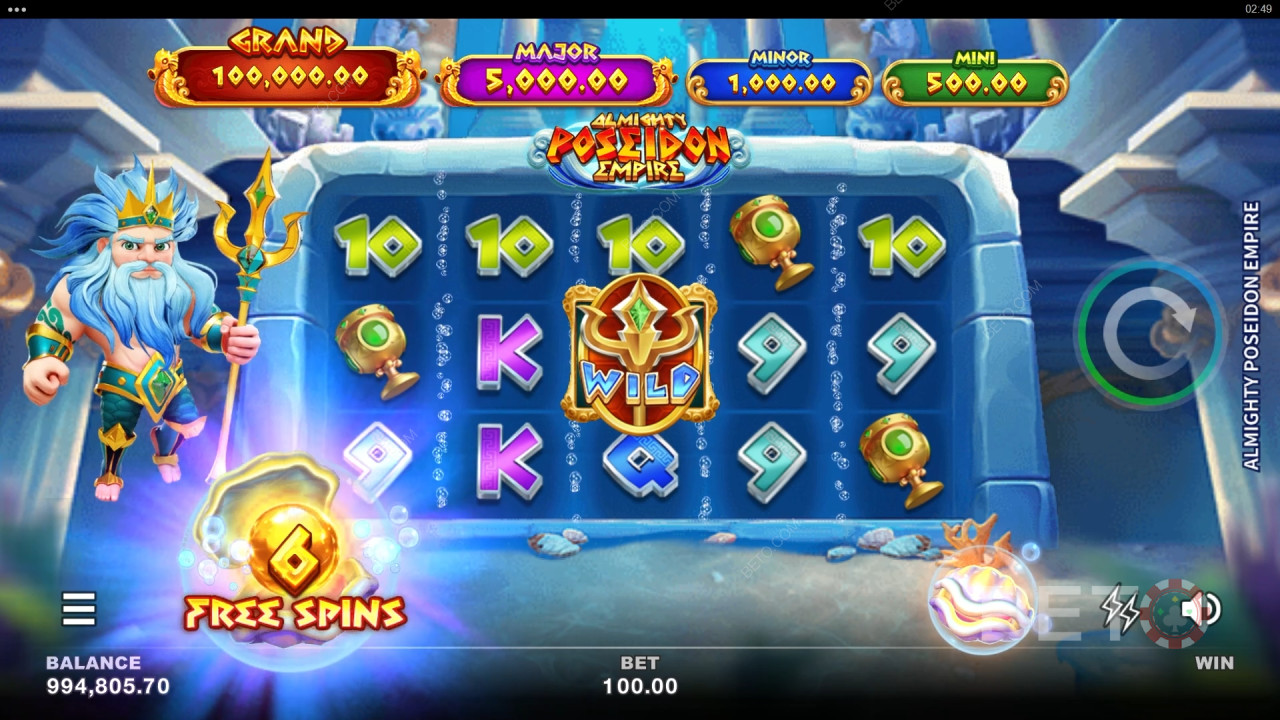Open bet options from the BET 100.00 display

tap(640, 676)
